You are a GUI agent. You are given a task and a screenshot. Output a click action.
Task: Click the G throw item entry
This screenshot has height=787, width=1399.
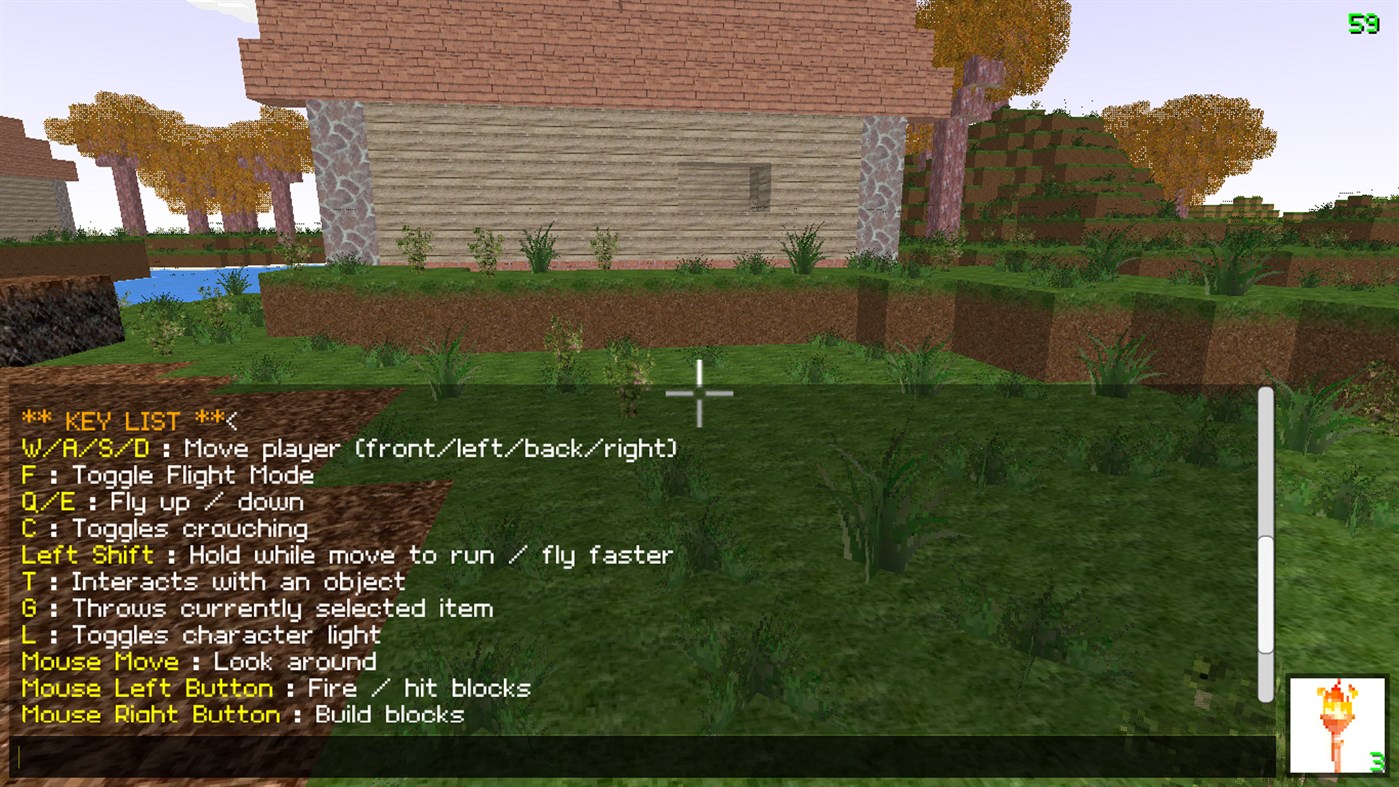258,608
